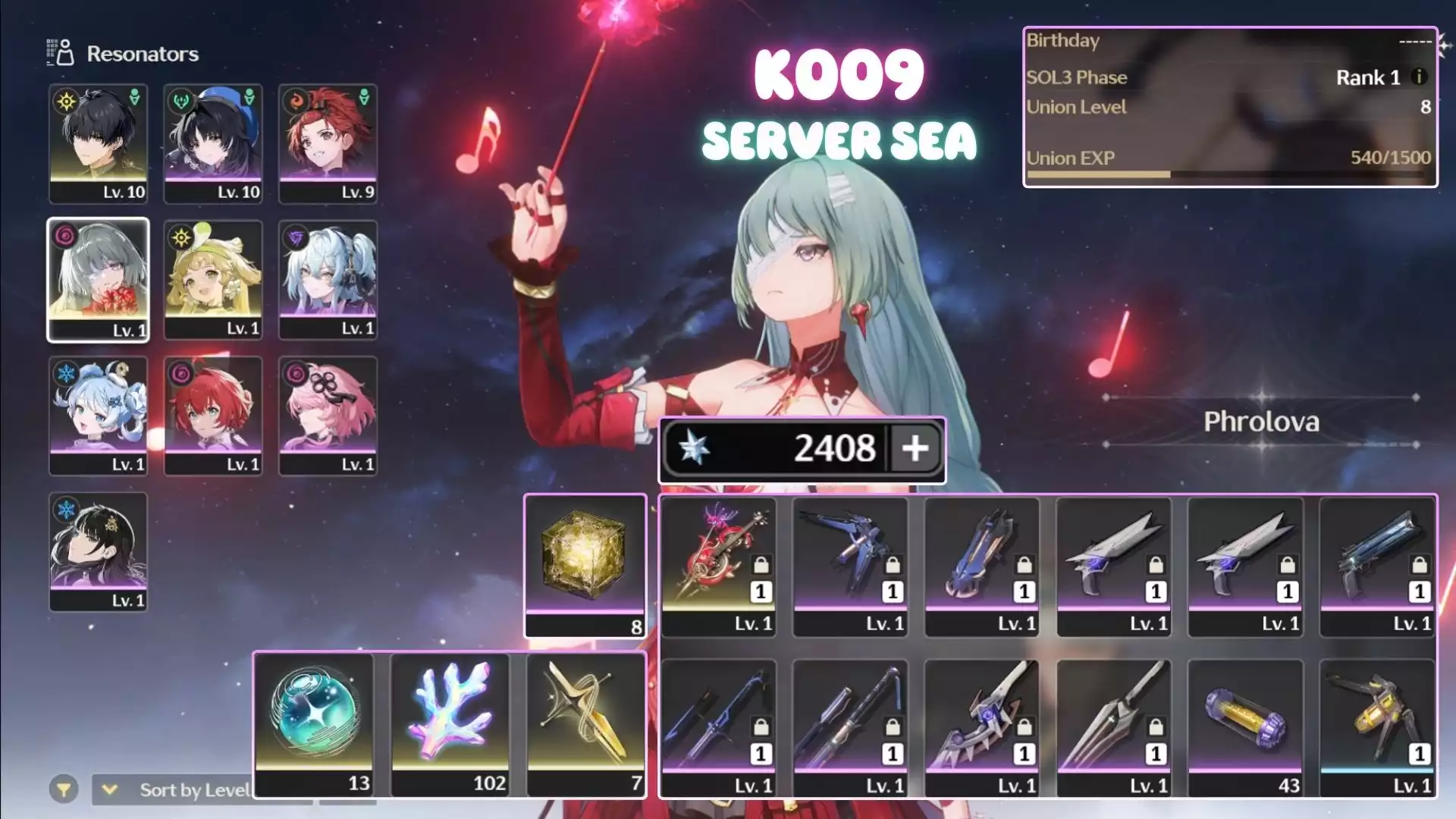Open the Sort by Level dropdown
The image size is (1456, 819).
point(182,790)
